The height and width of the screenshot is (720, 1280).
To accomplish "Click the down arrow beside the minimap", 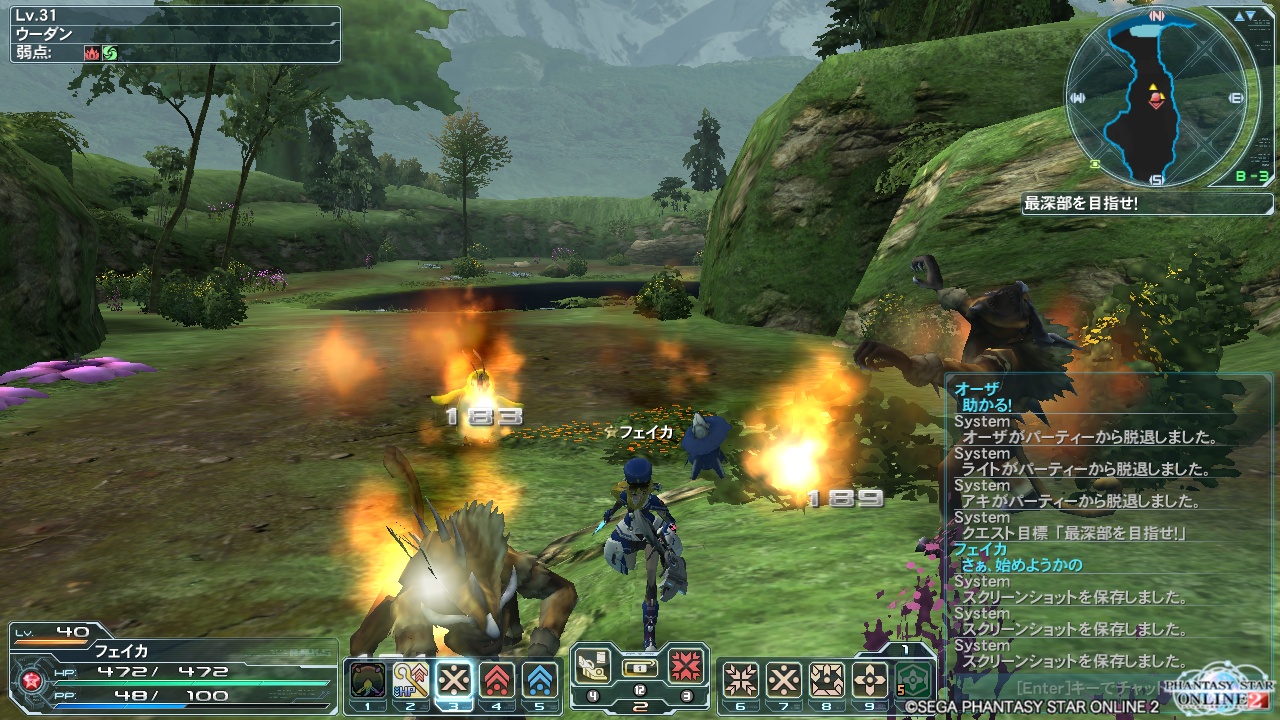I will pos(1251,17).
